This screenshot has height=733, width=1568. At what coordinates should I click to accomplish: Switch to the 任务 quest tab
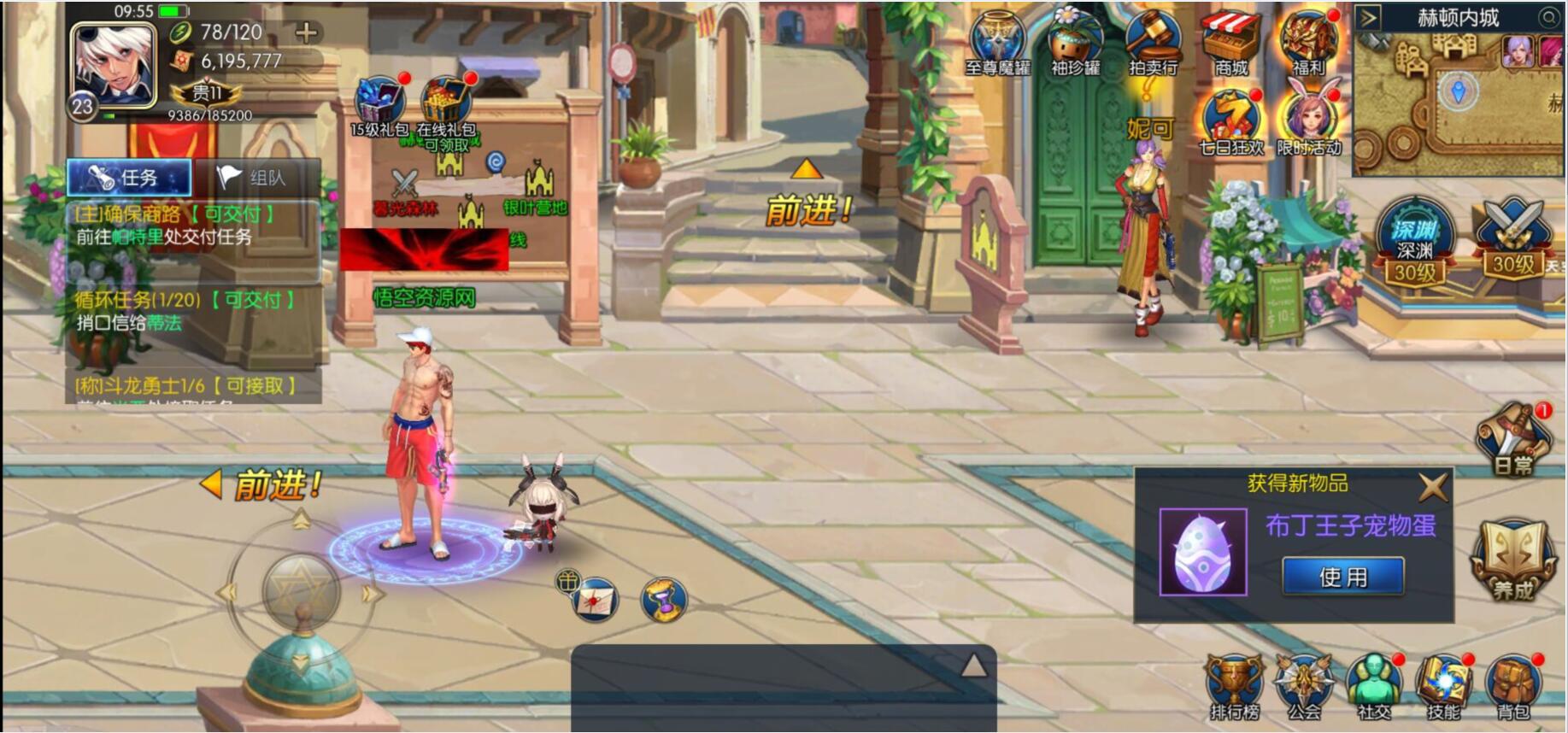(128, 177)
